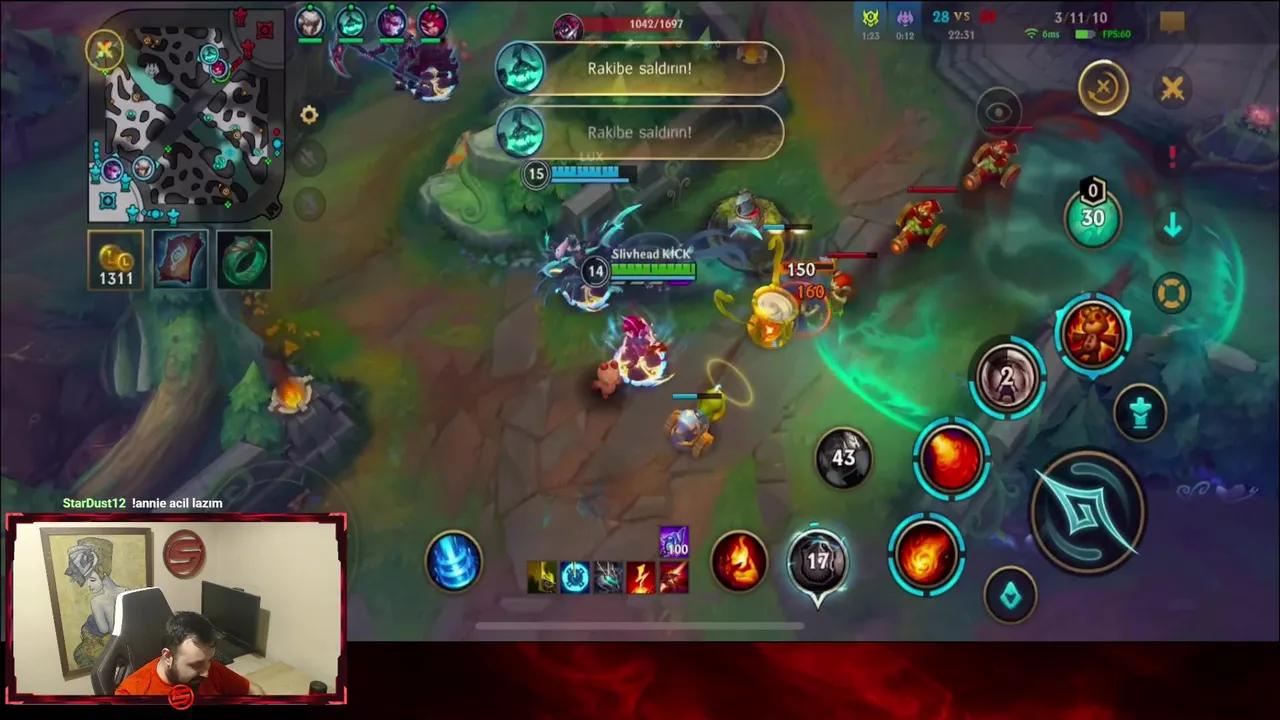Open the 'Rakibe saldırın!' quest banner

tap(640, 68)
